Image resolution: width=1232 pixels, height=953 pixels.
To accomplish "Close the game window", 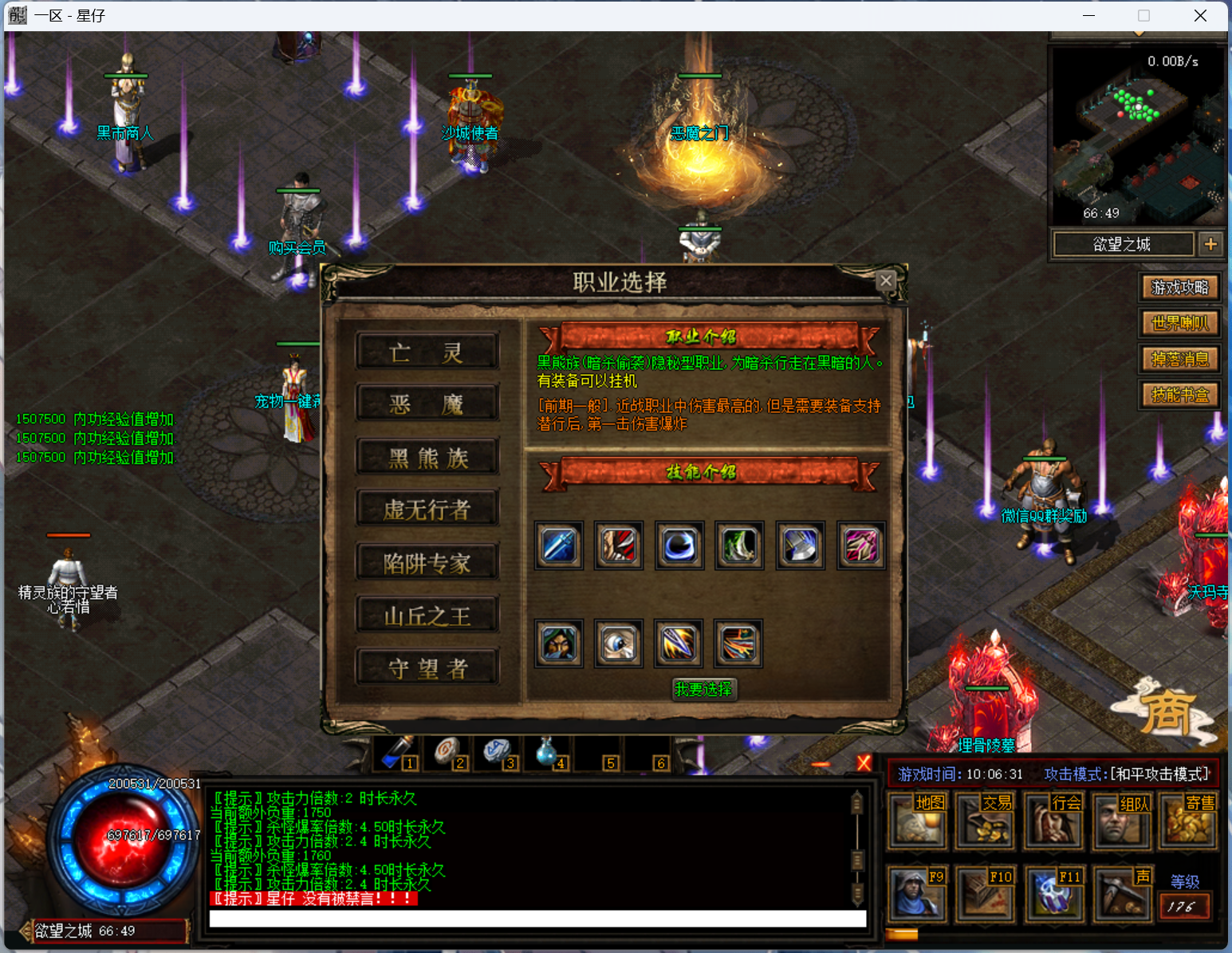I will (x=1200, y=16).
